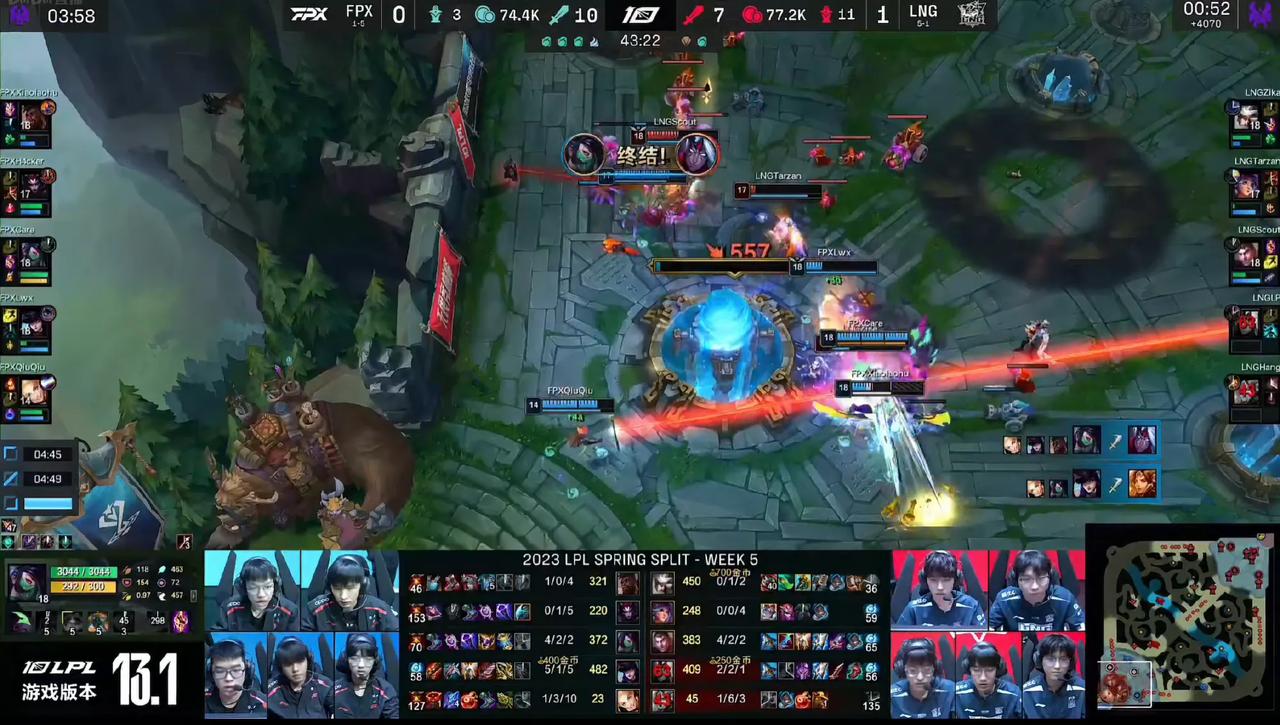Click the 04:45 timer row icon
The width and height of the screenshot is (1280, 725).
(x=10, y=454)
